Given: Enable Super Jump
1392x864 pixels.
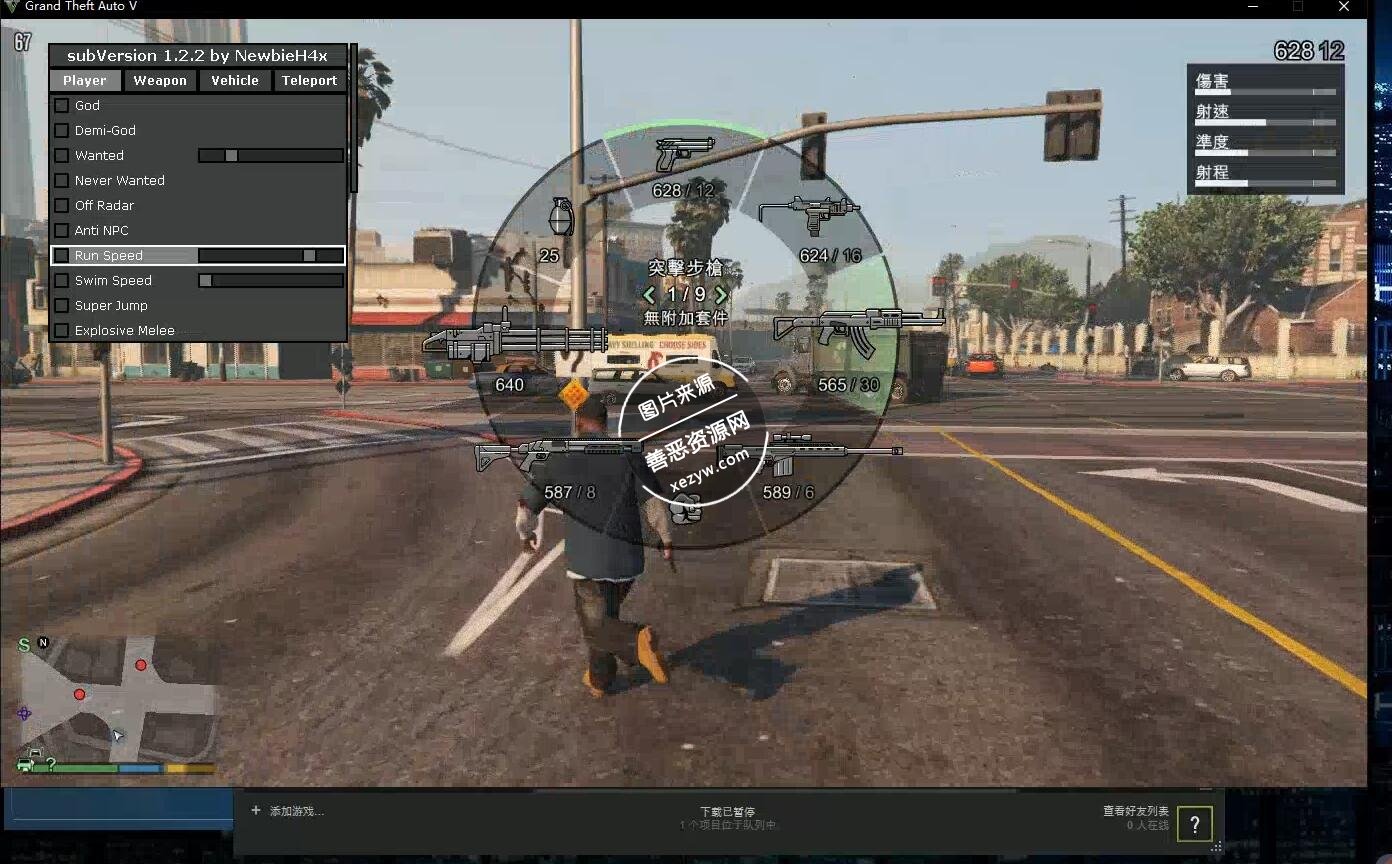Looking at the screenshot, I should (60, 305).
